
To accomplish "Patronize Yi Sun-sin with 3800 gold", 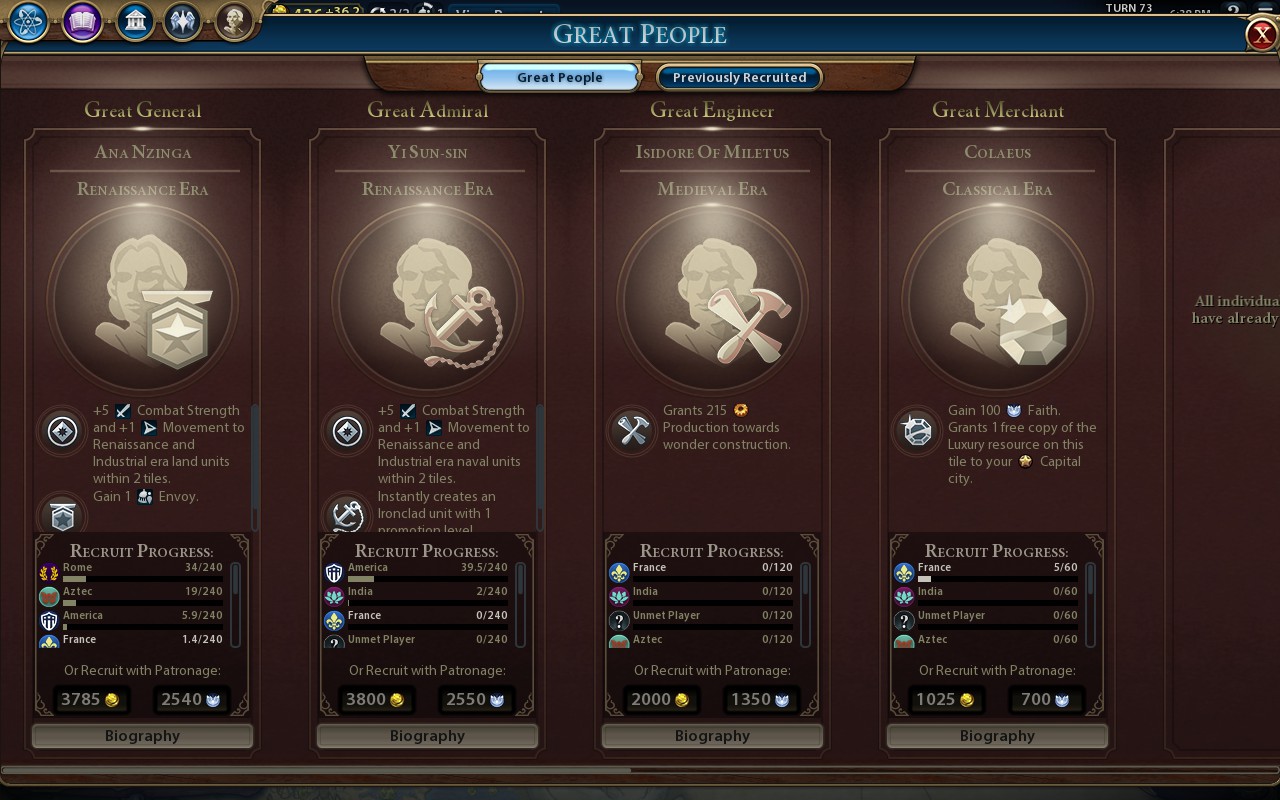I will coord(375,699).
